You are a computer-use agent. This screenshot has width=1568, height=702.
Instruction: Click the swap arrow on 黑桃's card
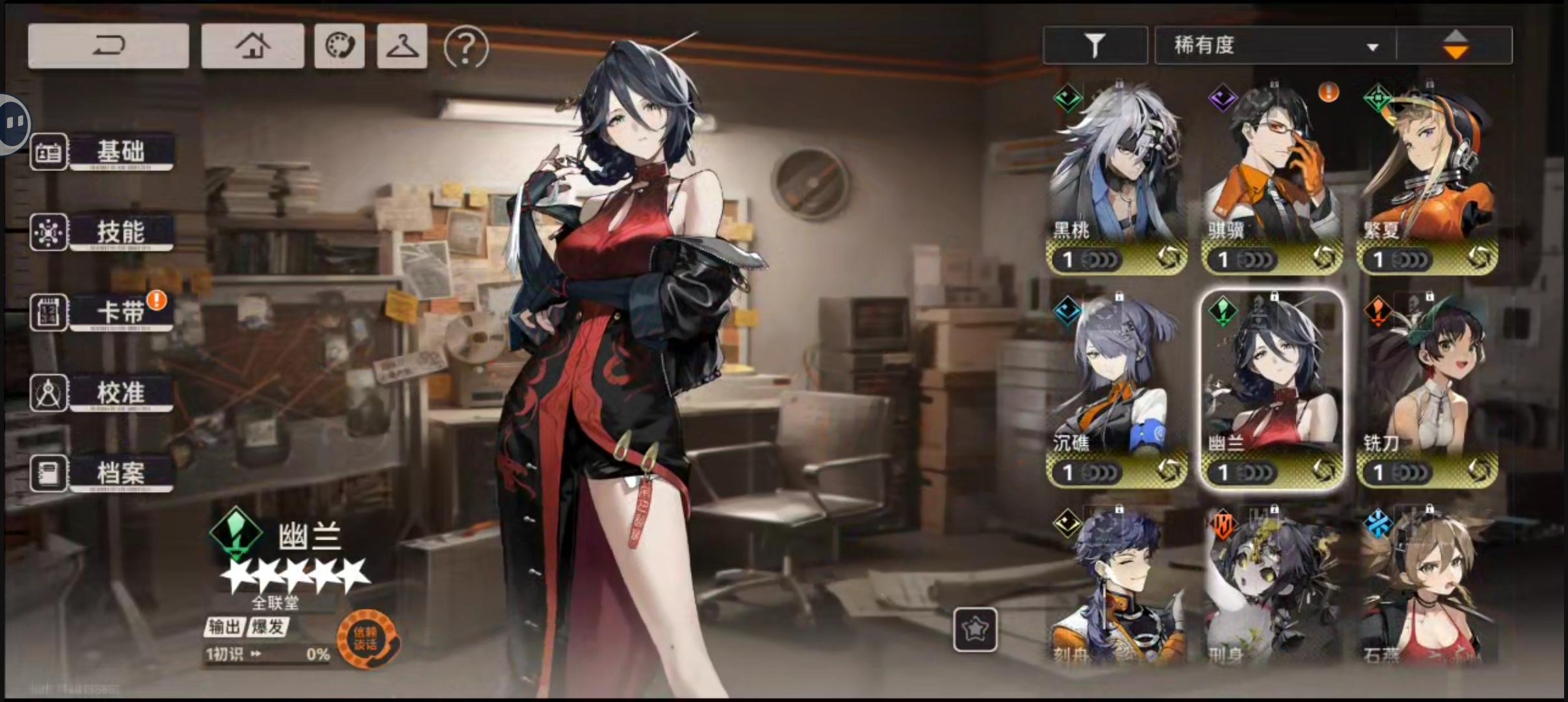coord(1170,259)
